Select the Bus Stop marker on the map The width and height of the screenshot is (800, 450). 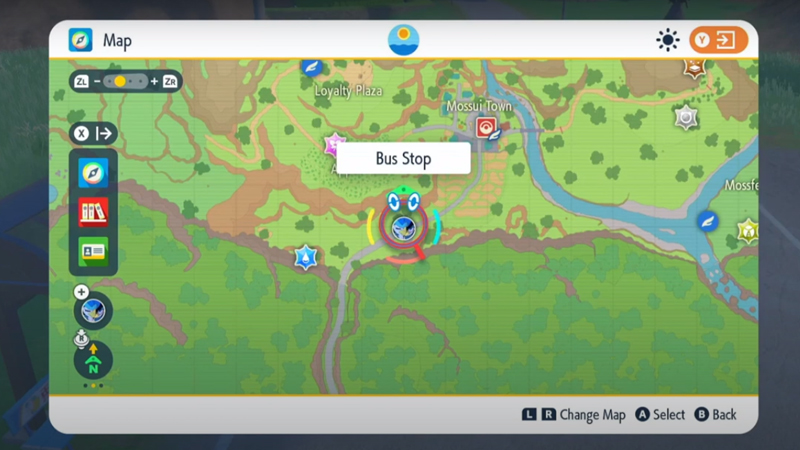click(403, 226)
